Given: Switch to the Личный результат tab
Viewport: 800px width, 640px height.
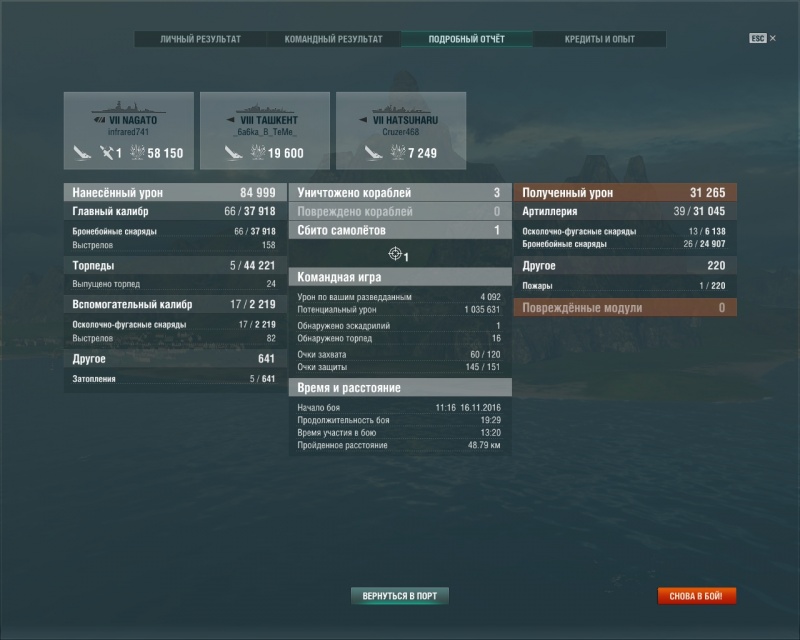Looking at the screenshot, I should [201, 39].
